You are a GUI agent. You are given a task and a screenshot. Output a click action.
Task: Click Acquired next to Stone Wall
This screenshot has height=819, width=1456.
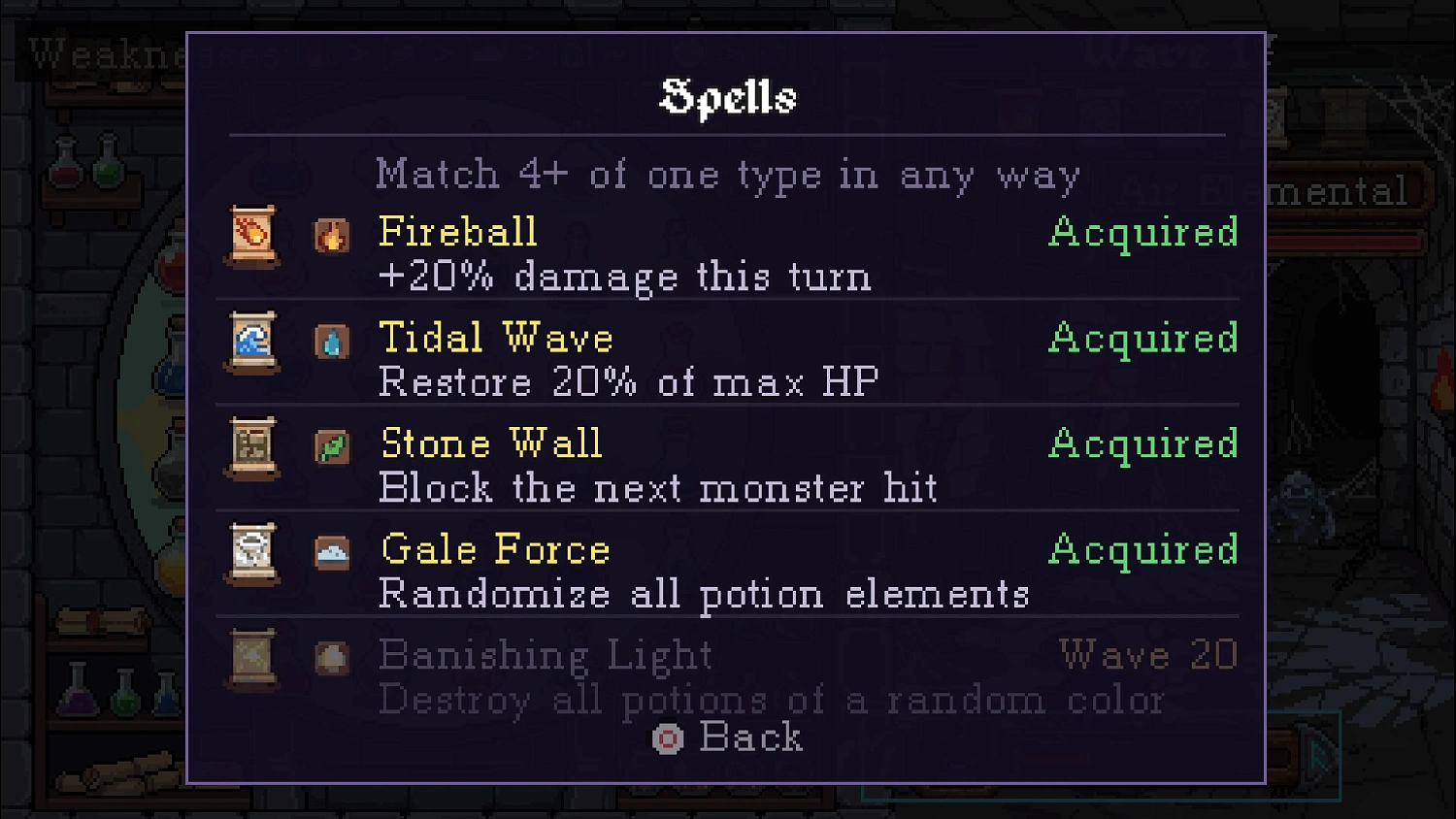coord(1144,443)
